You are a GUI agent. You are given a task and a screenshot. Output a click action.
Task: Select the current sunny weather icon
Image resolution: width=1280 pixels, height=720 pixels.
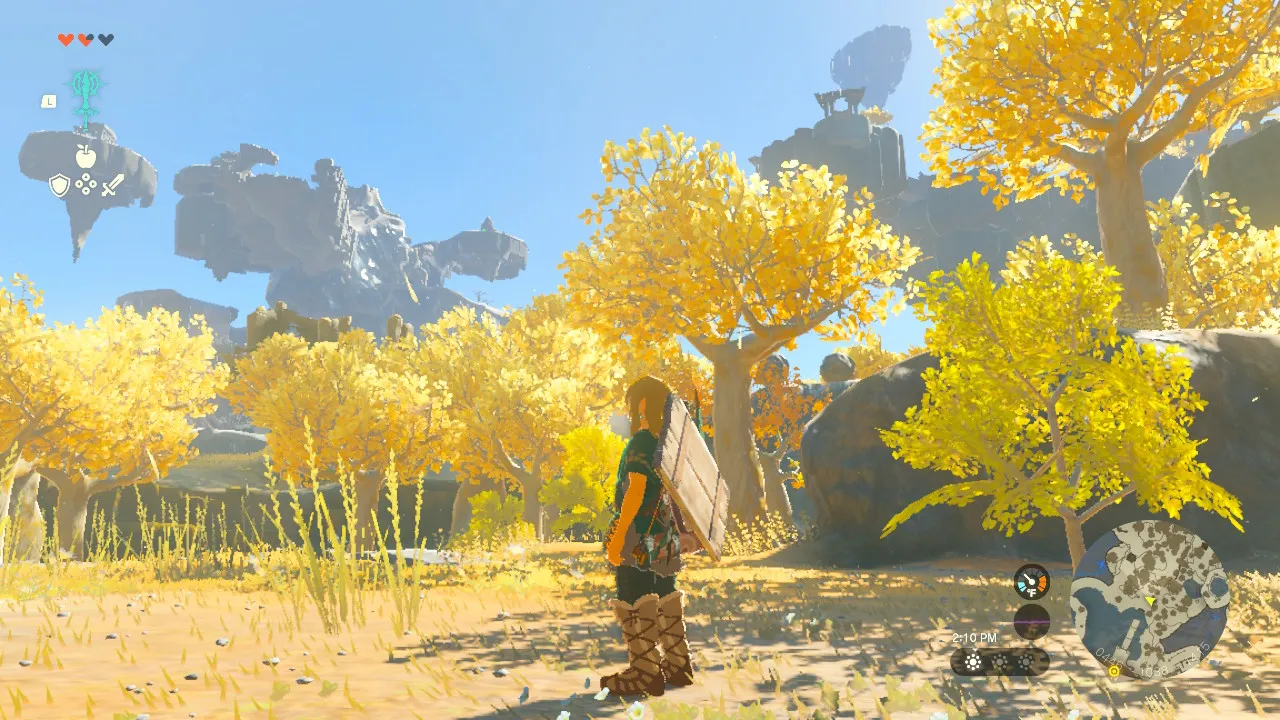click(x=973, y=662)
